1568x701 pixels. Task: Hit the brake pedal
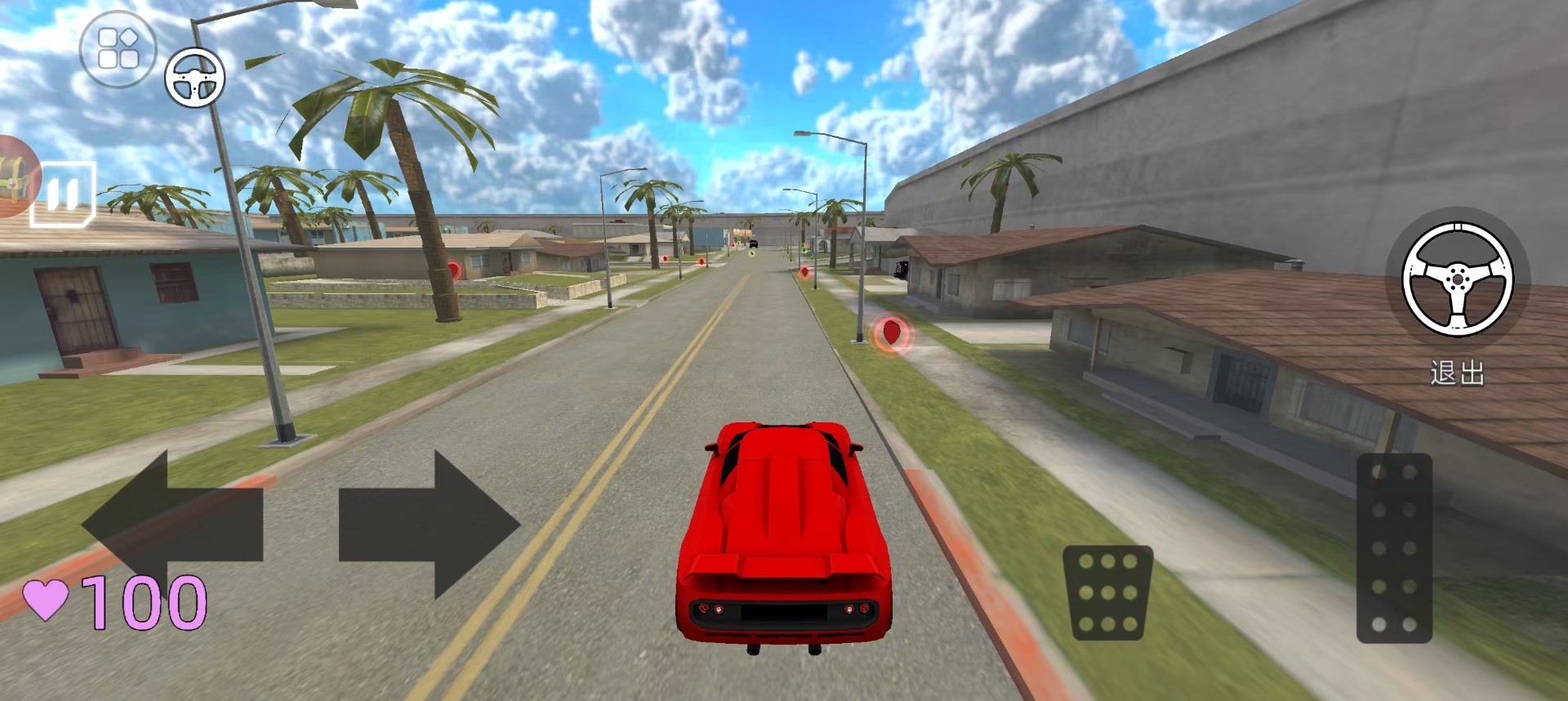(x=1107, y=592)
